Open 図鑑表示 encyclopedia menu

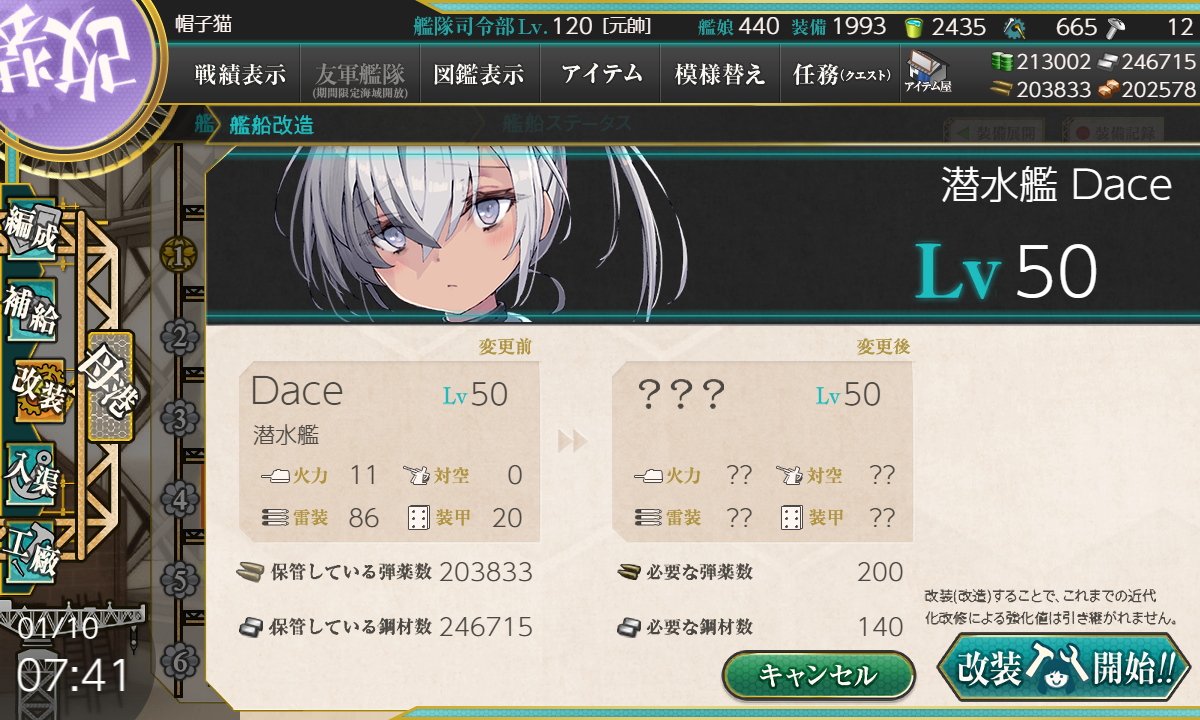(479, 75)
